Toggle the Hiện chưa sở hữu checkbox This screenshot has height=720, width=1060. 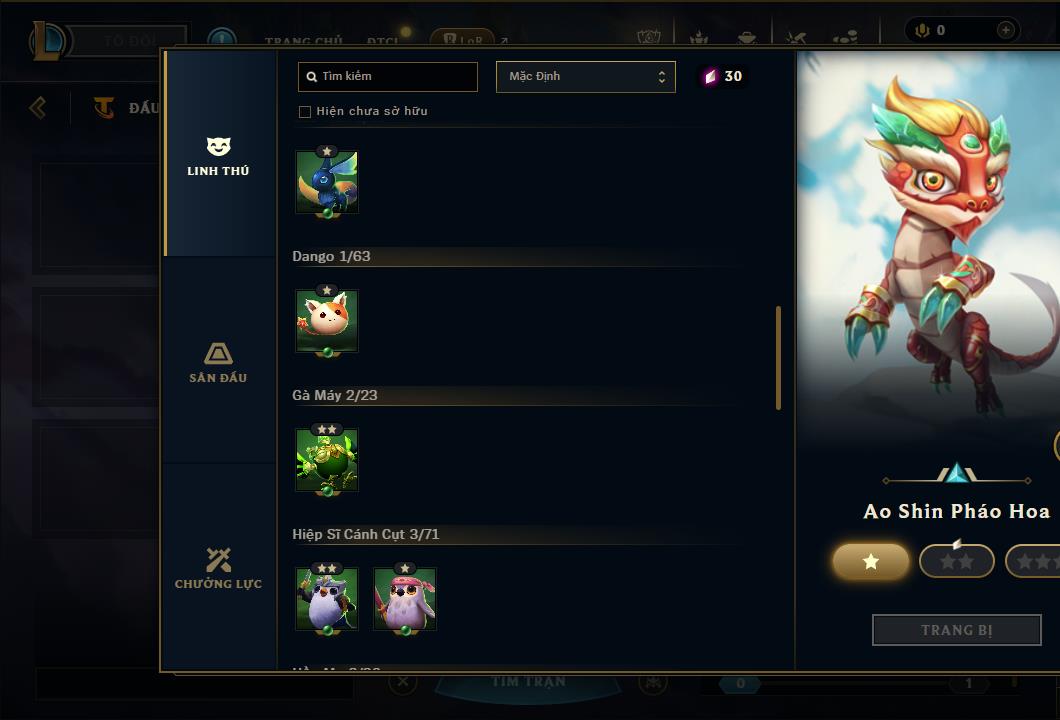[x=305, y=112]
